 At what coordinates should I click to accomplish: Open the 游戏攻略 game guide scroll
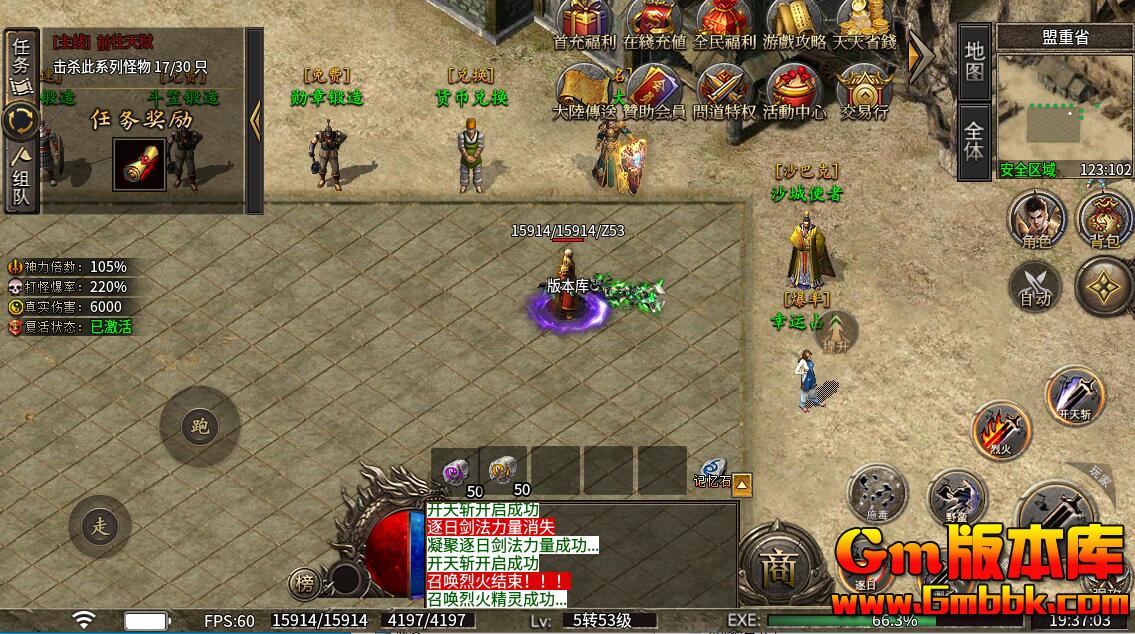tap(794, 22)
